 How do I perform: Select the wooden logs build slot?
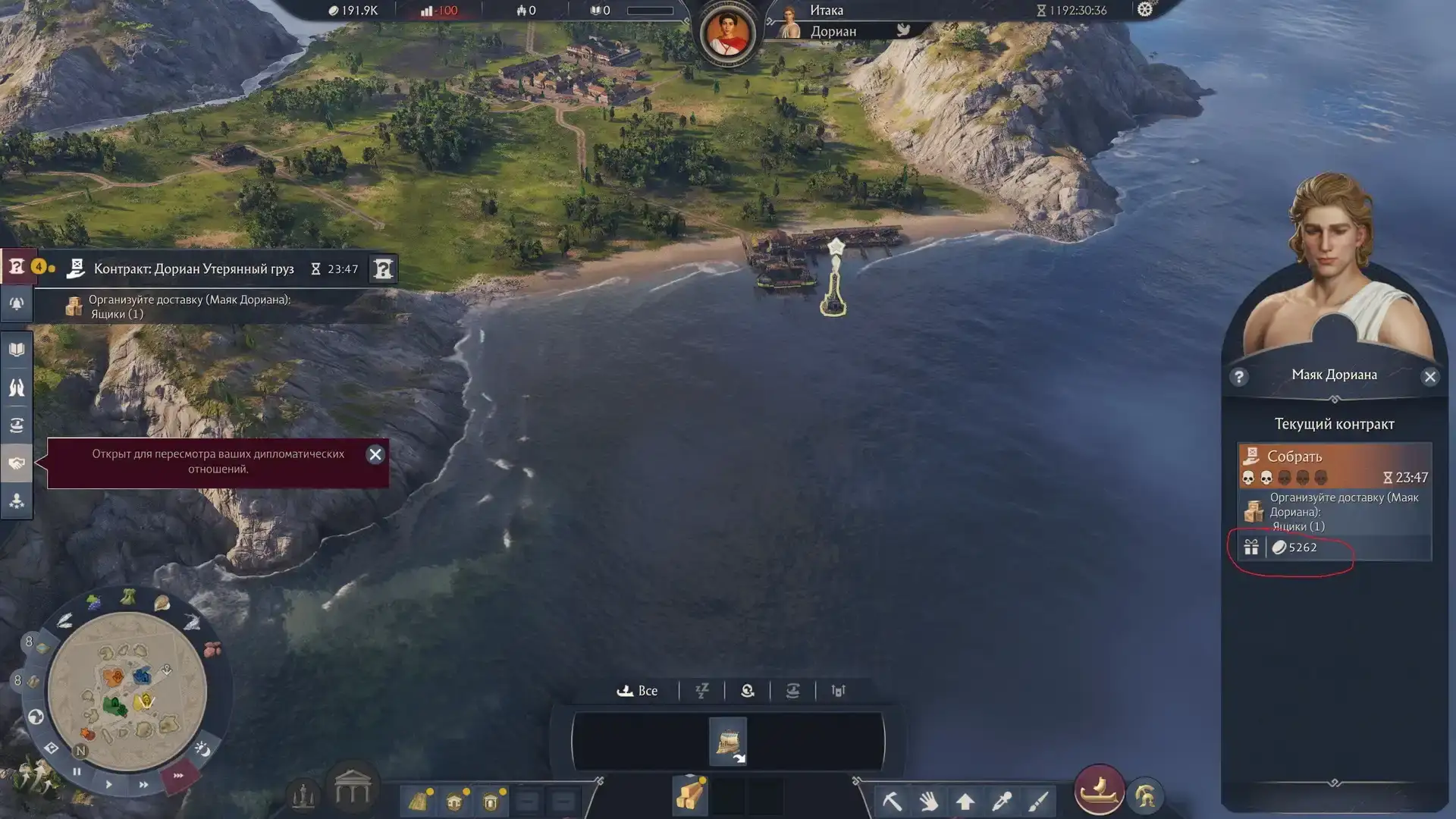690,796
